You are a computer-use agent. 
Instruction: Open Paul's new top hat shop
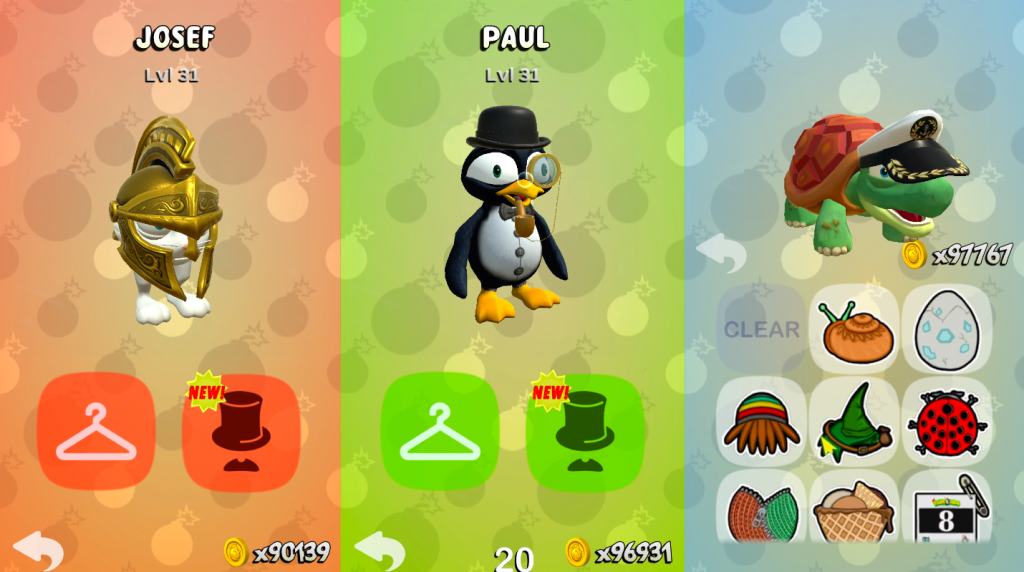click(x=585, y=431)
